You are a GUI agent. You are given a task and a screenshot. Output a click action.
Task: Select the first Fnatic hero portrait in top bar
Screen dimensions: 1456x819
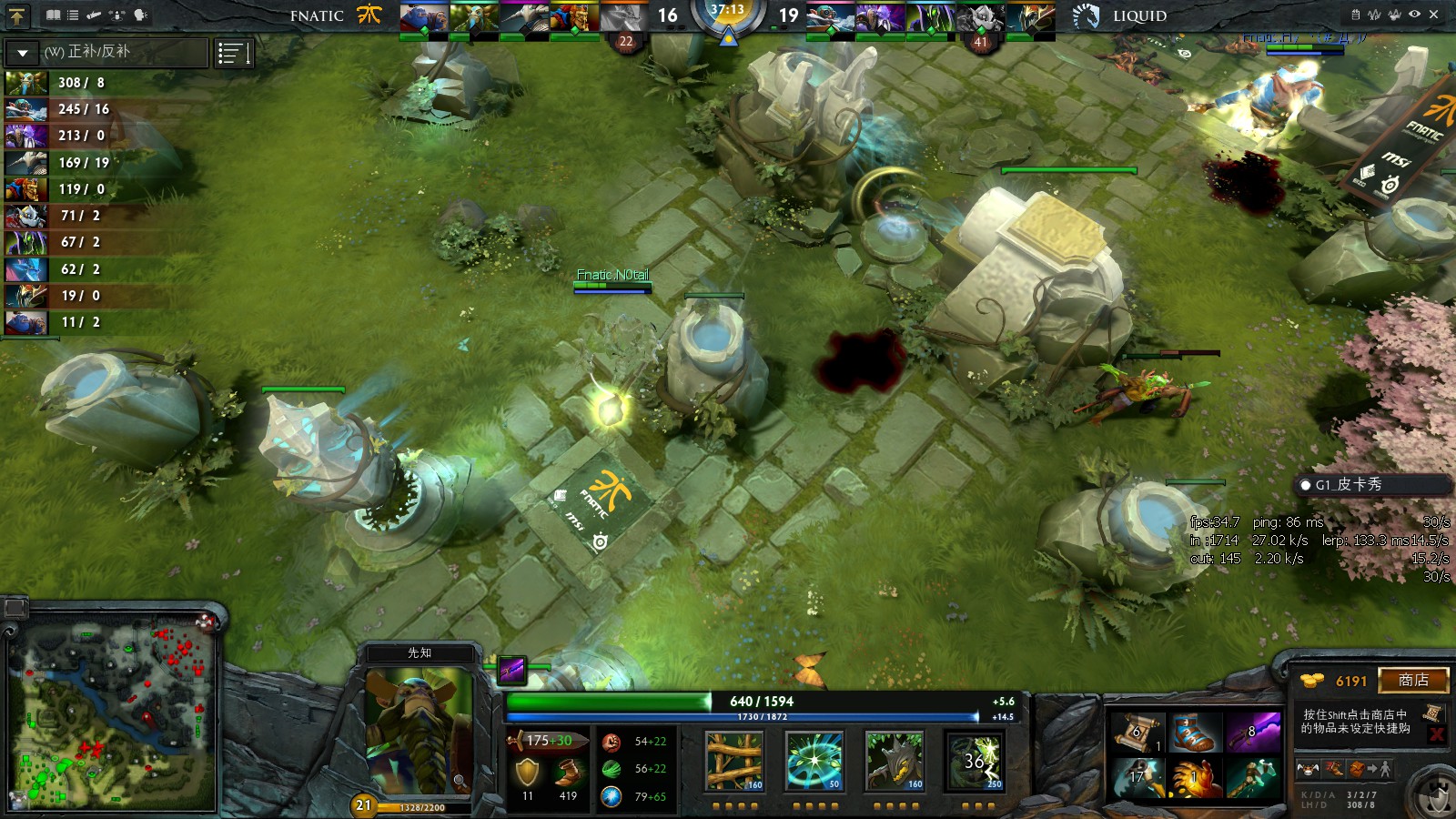point(423,18)
